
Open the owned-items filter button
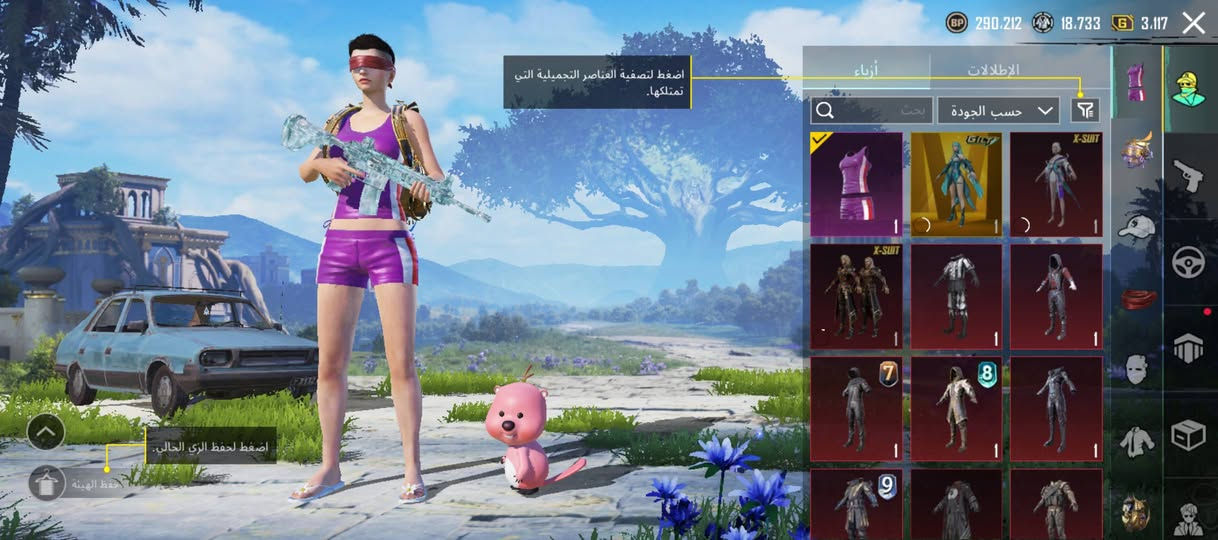[1084, 110]
